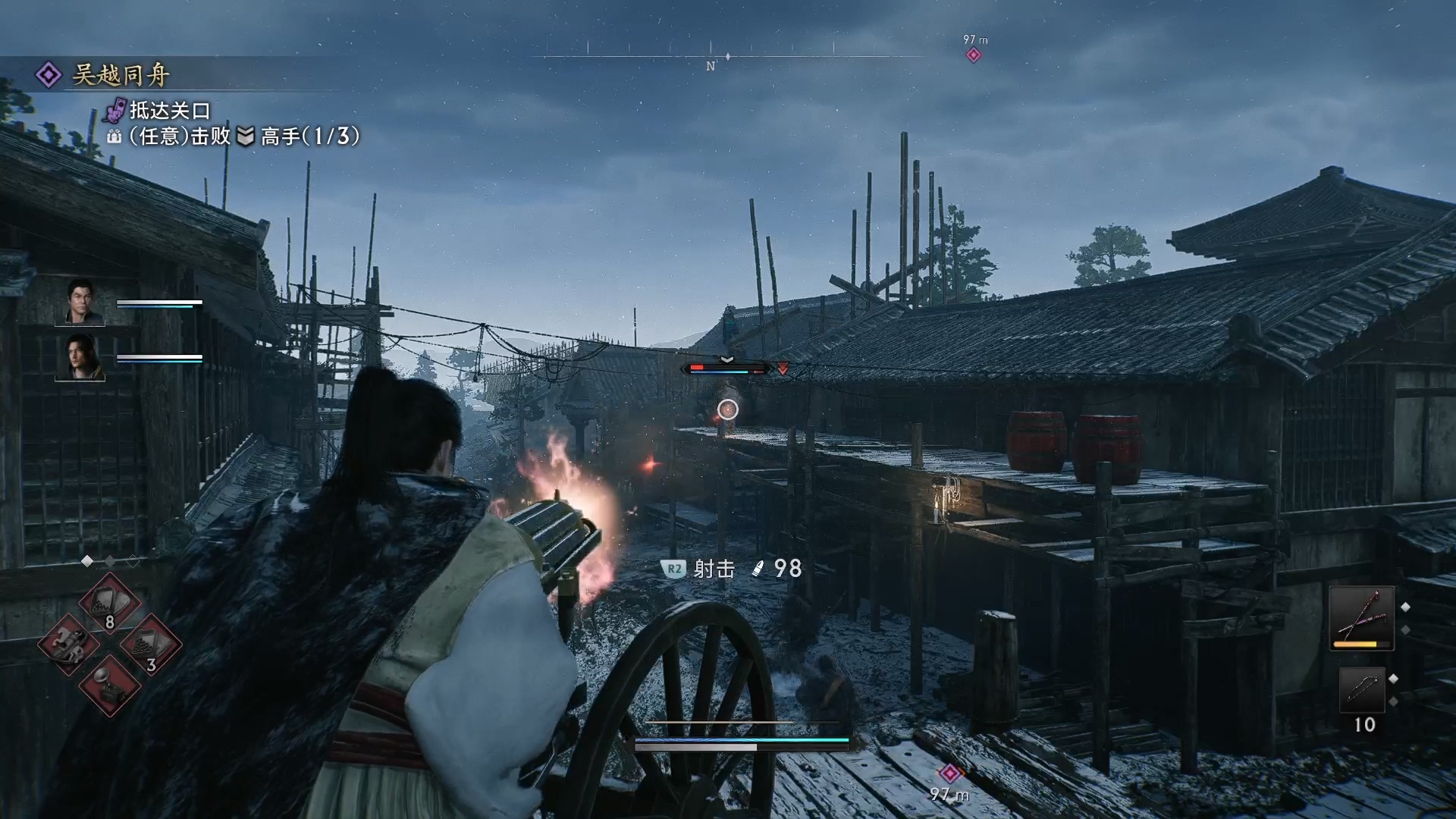The height and width of the screenshot is (819, 1456).
Task: Use the medicine pill slot with 8 left
Action: pos(109,604)
